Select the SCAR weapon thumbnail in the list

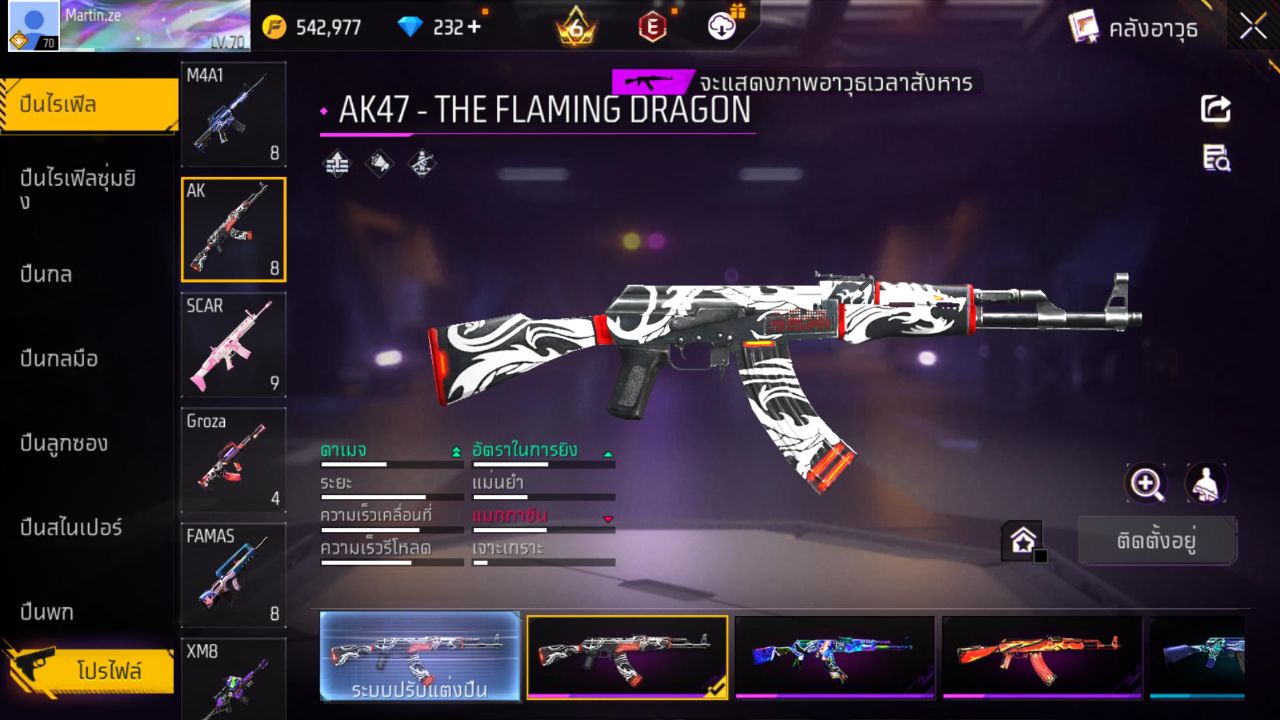[233, 345]
